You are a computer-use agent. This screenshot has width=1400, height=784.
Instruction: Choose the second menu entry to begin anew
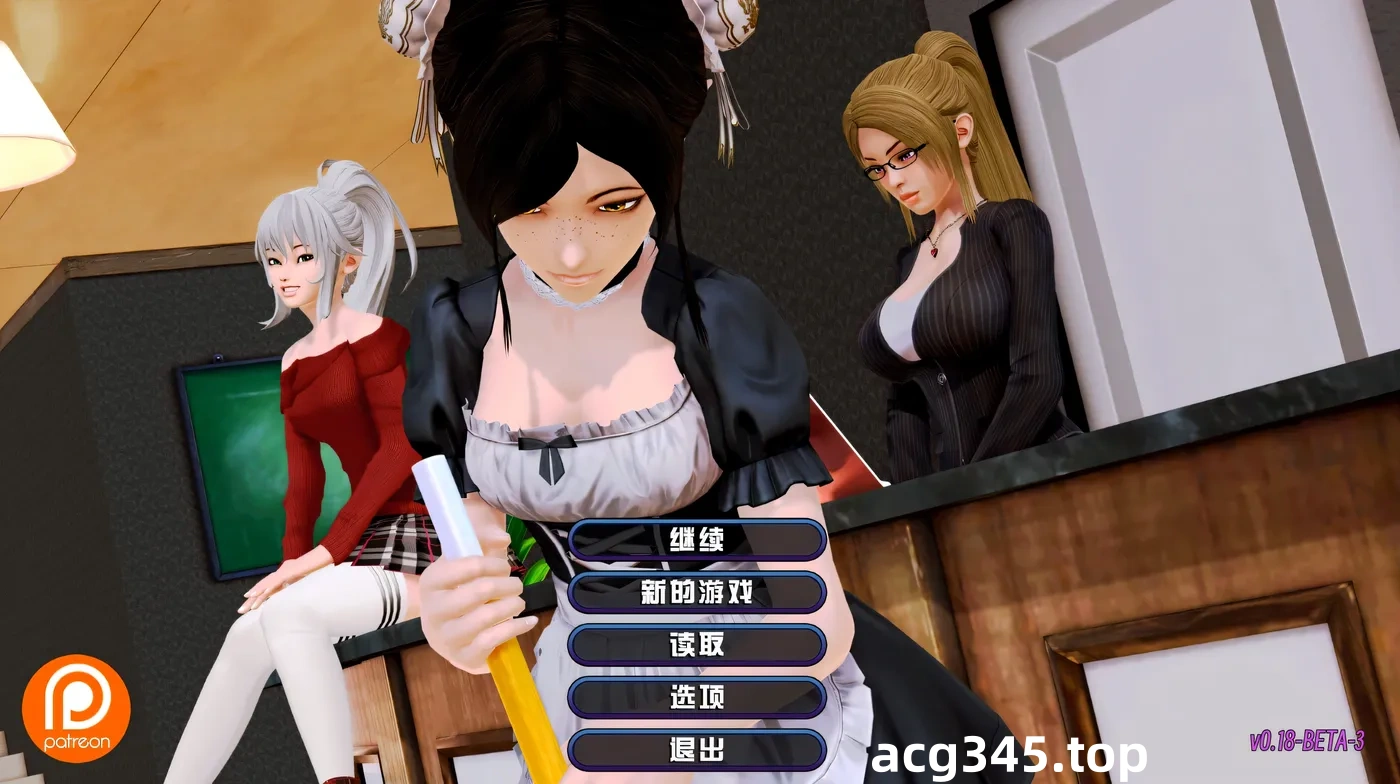[x=697, y=592]
